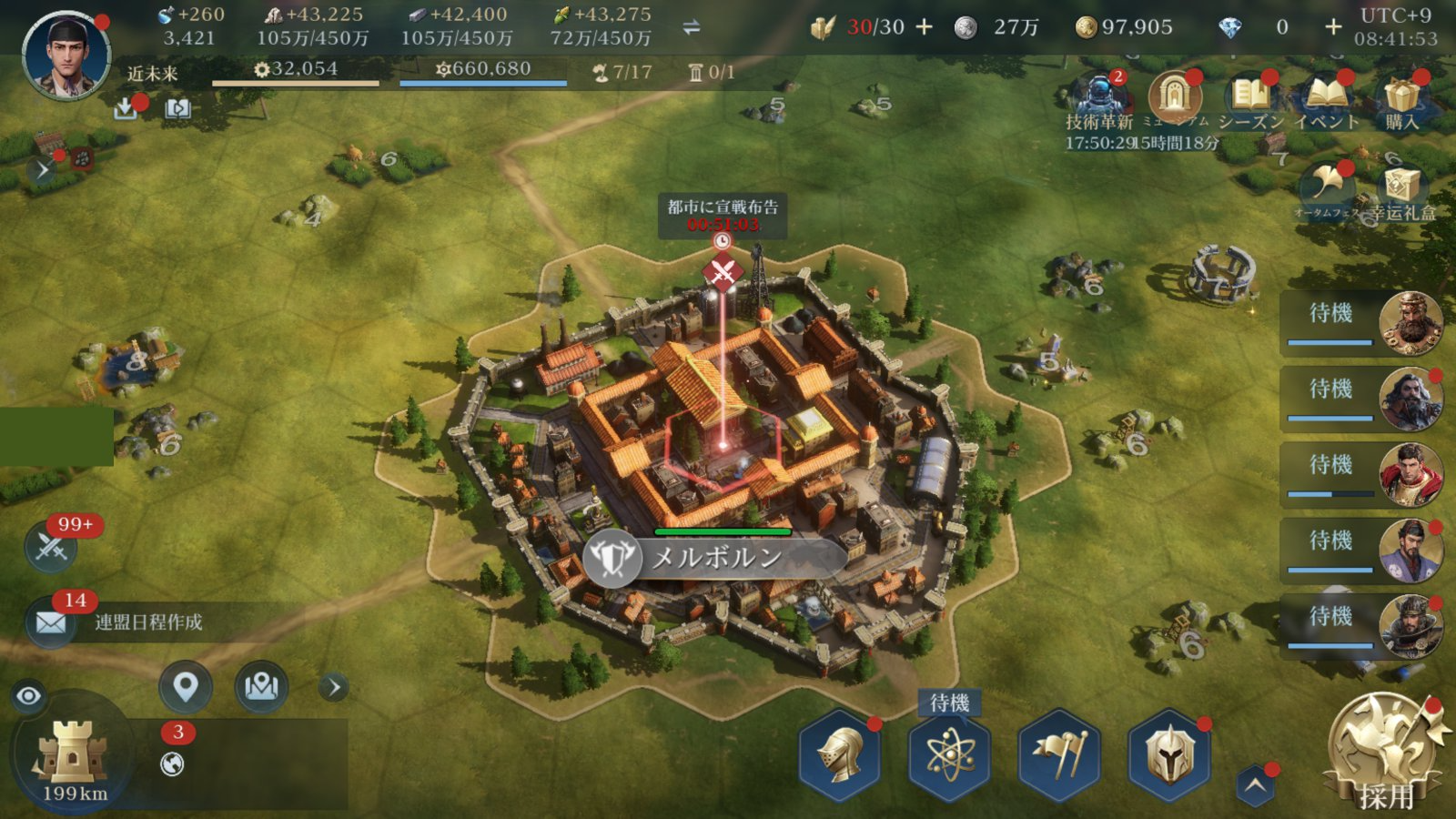Open the 幸运礼盒 lucky gift box

point(1401,188)
